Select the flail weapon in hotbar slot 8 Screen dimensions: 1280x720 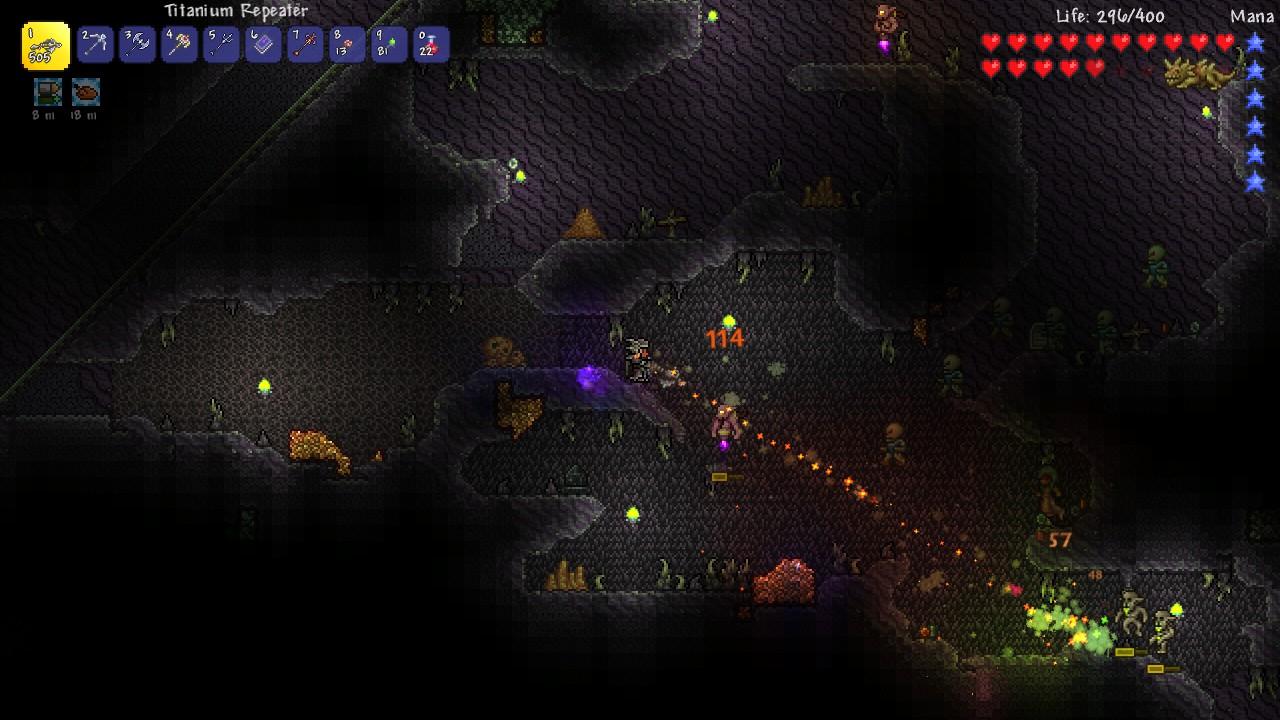click(x=346, y=44)
